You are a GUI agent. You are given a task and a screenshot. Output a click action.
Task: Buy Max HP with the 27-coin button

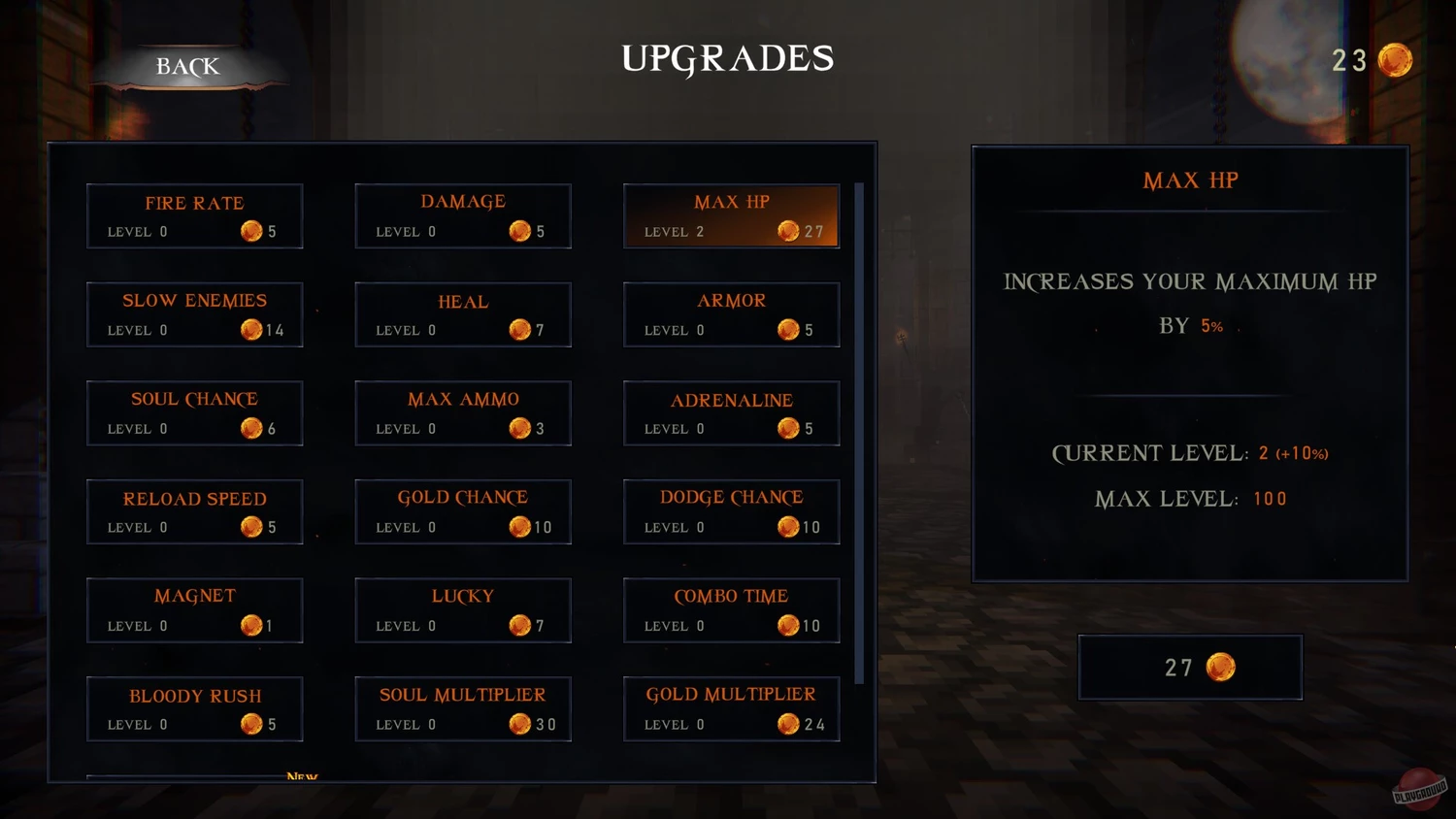1190,668
